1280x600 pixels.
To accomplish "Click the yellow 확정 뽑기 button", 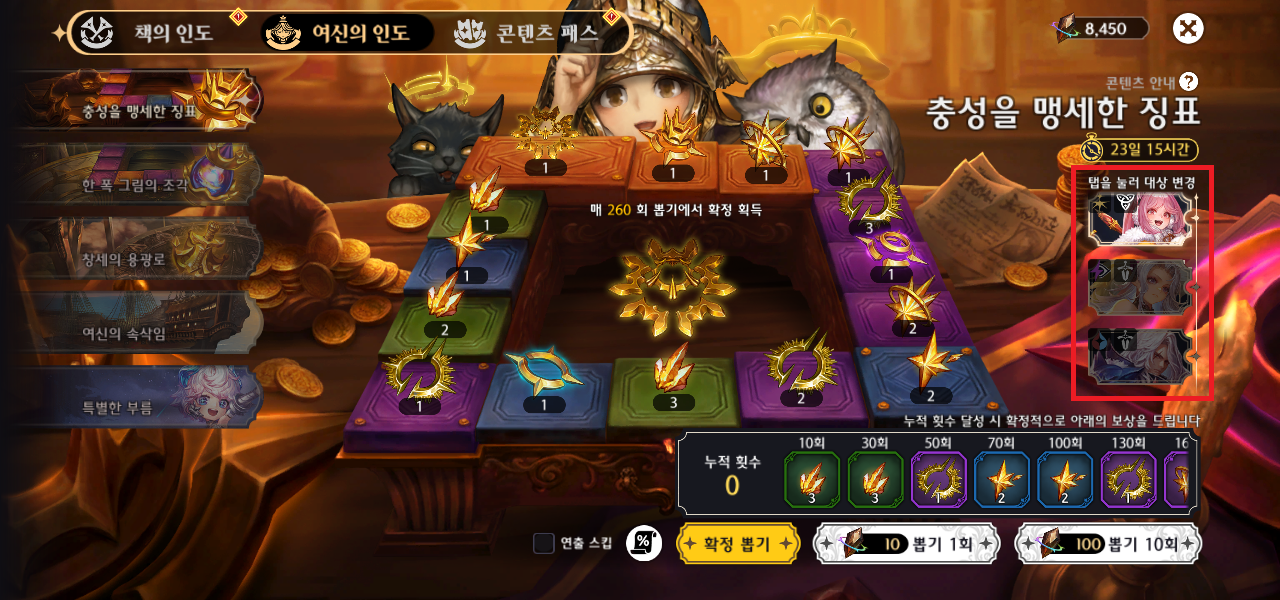I will pos(738,543).
